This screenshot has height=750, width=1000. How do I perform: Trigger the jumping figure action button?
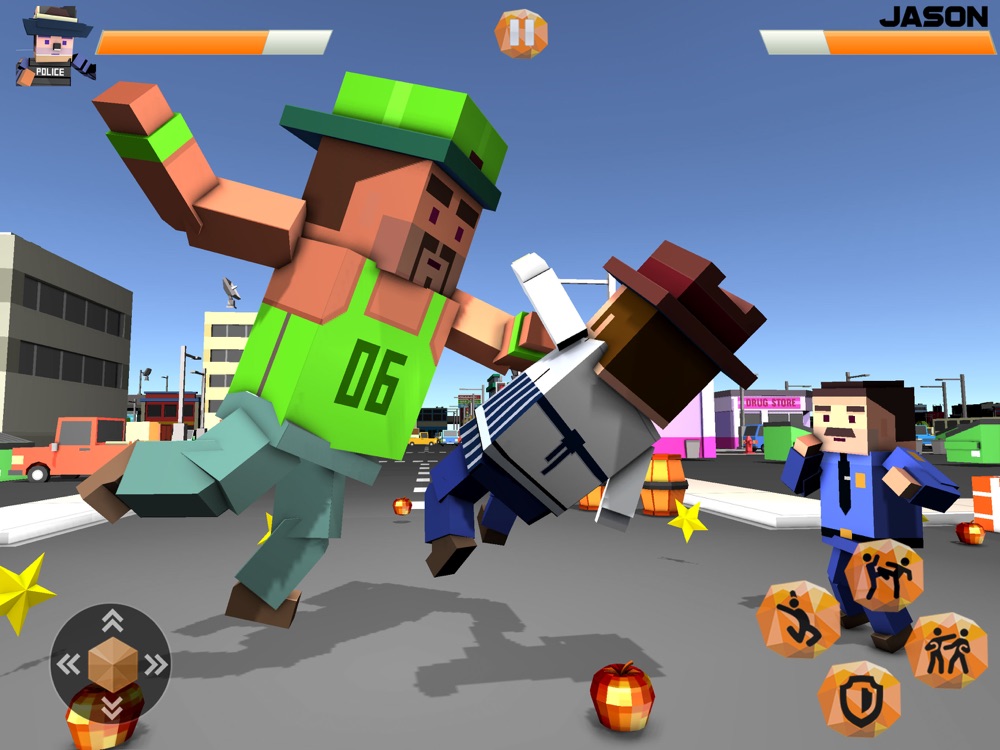coord(798,621)
